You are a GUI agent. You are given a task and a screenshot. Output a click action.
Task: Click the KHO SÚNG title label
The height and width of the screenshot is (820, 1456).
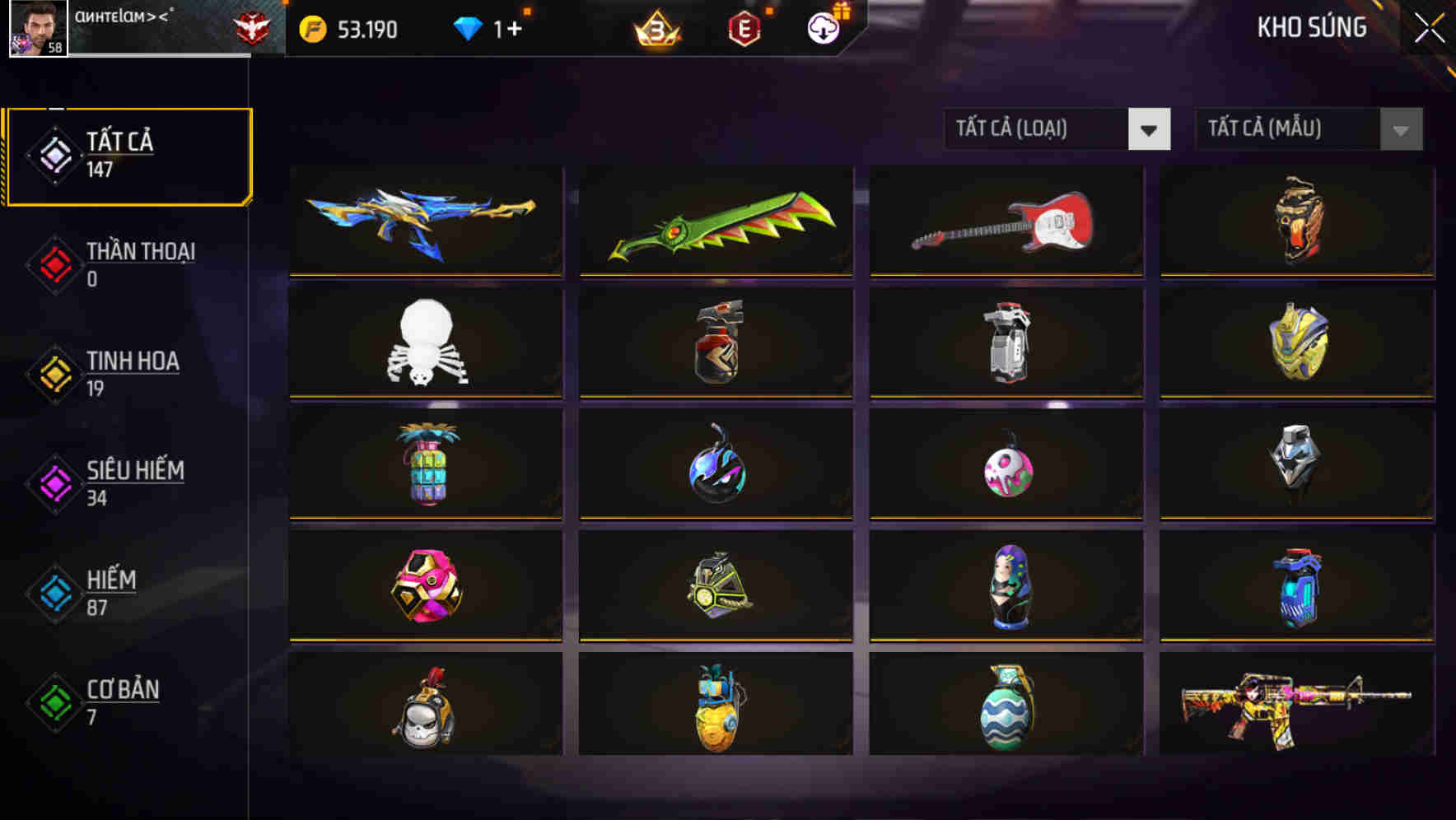[x=1311, y=27]
